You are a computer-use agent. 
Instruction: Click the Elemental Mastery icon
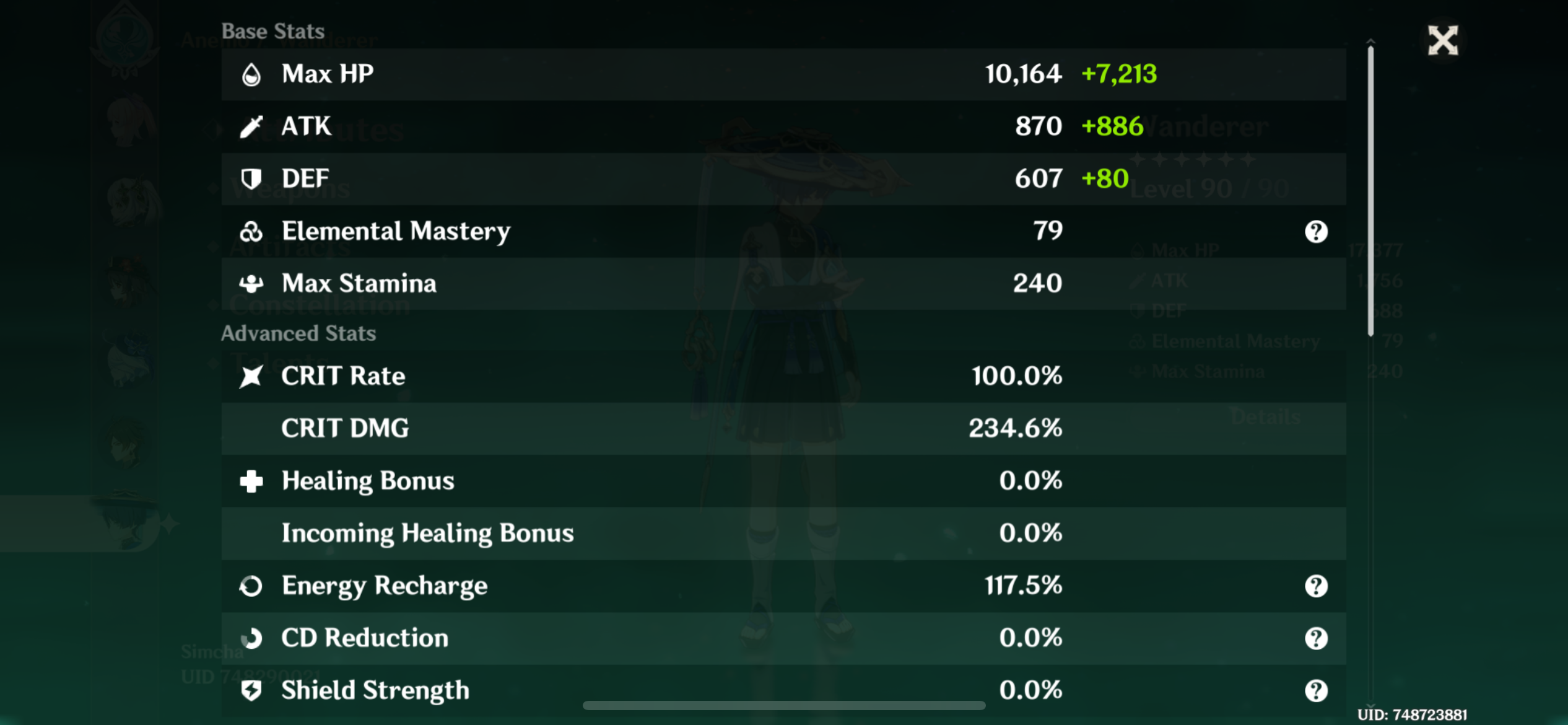point(251,231)
